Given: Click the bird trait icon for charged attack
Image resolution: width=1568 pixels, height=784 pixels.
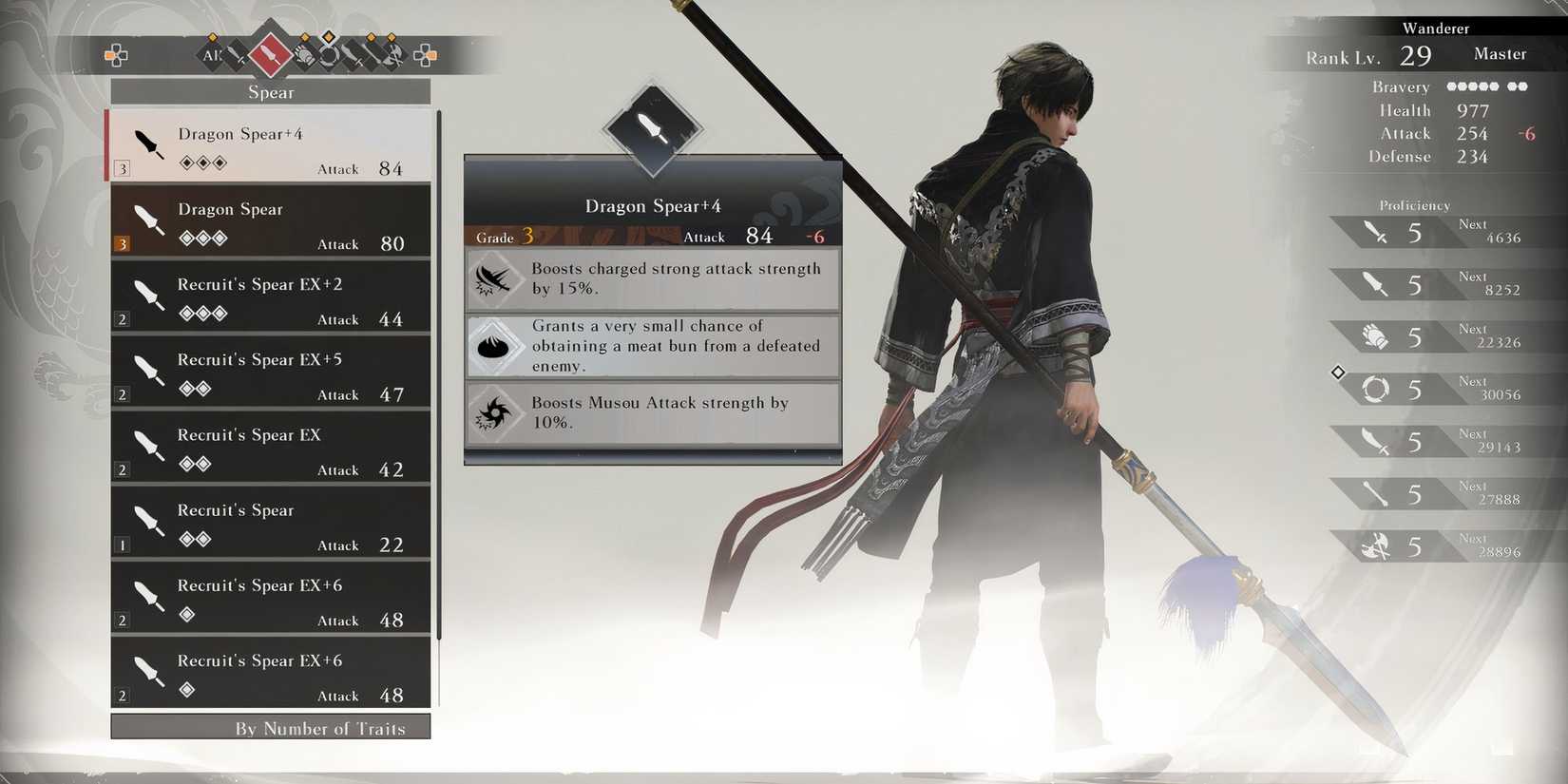Looking at the screenshot, I should coord(494,278).
